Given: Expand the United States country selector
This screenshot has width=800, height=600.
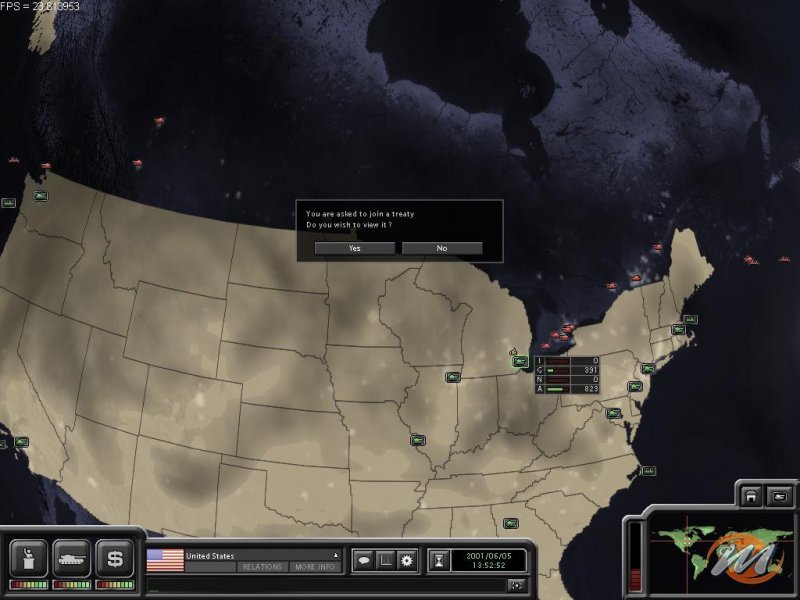Looking at the screenshot, I should tap(336, 555).
